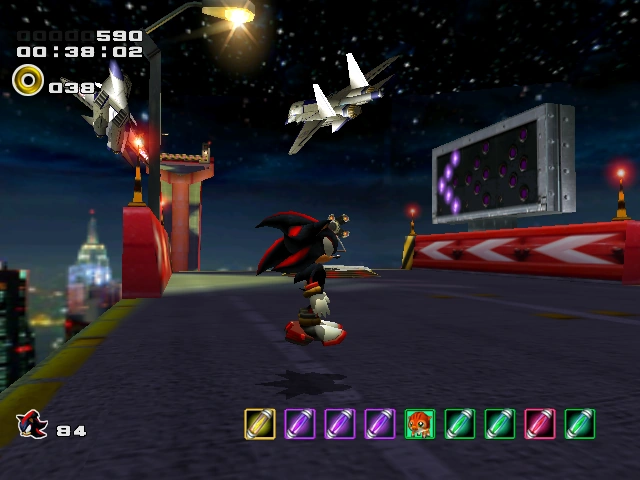Select the yellow chaos drive capsule
This screenshot has height=480, width=640.
tap(260, 424)
